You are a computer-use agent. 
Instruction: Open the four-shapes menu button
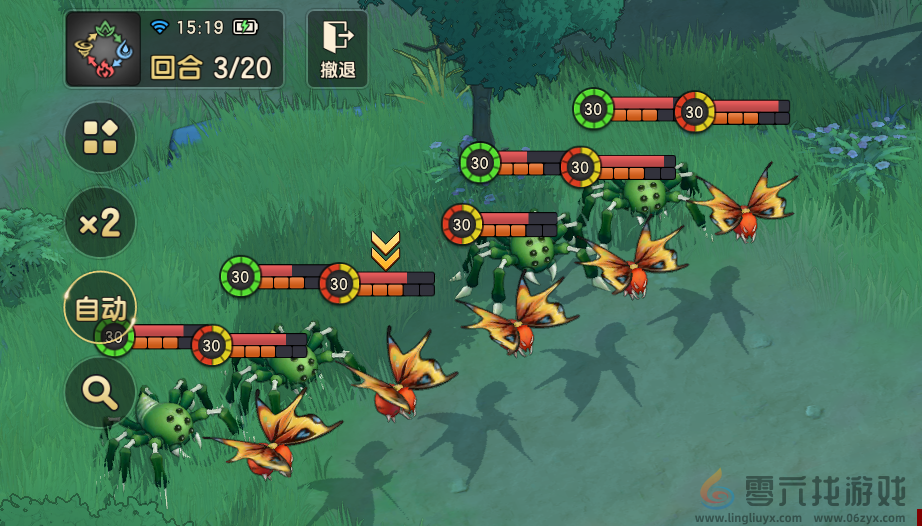pyautogui.click(x=100, y=137)
